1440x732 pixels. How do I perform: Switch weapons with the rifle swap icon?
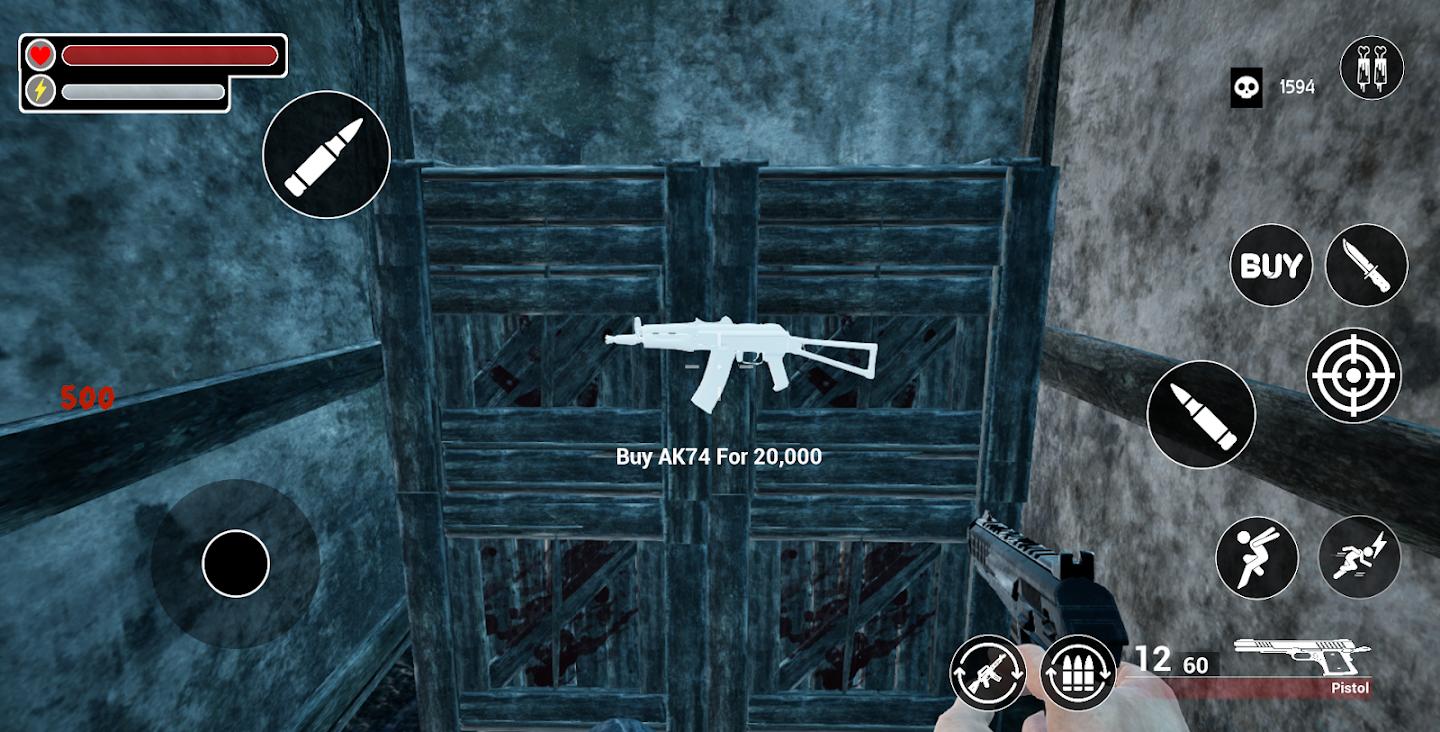point(988,672)
